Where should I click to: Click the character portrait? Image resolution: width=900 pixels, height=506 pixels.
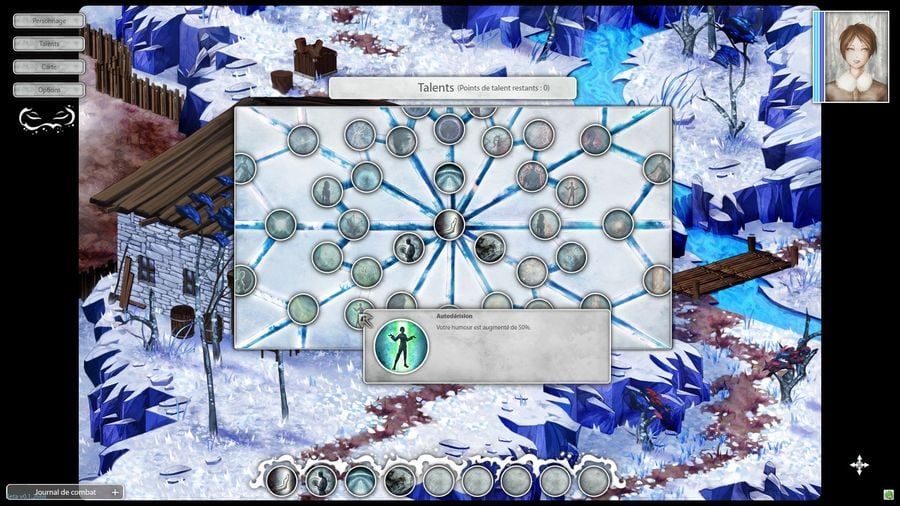[855, 56]
